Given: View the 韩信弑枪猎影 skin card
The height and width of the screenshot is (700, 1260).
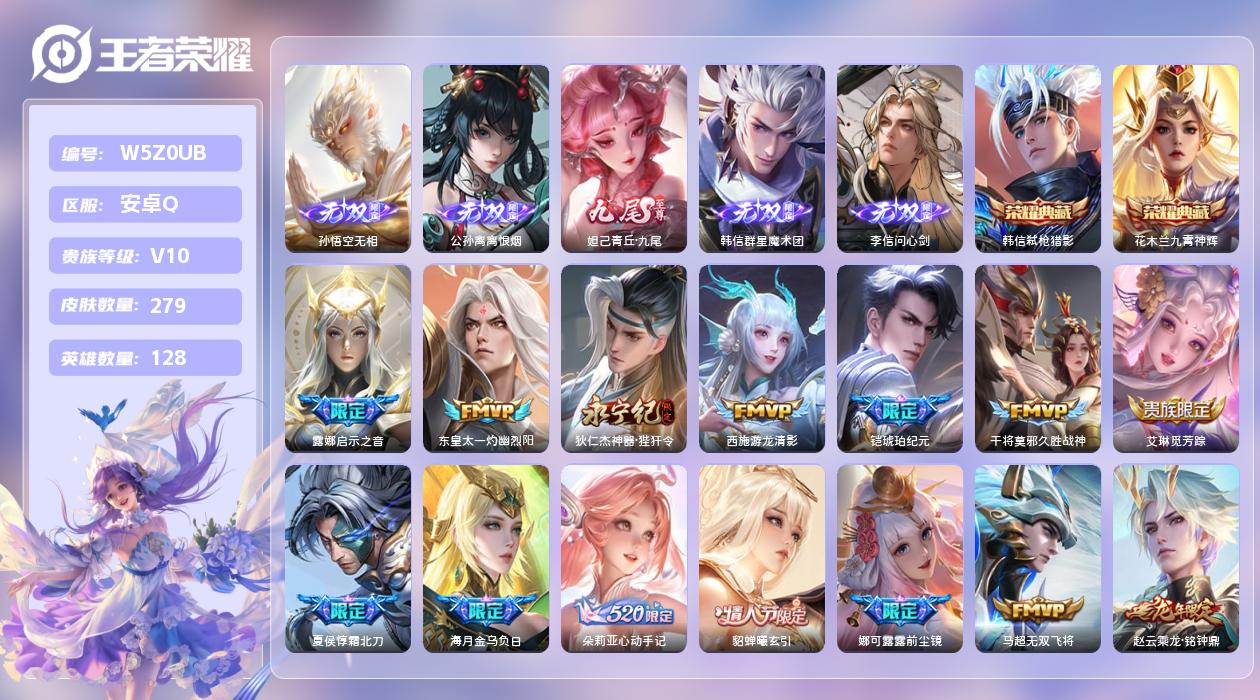Looking at the screenshot, I should [1038, 158].
